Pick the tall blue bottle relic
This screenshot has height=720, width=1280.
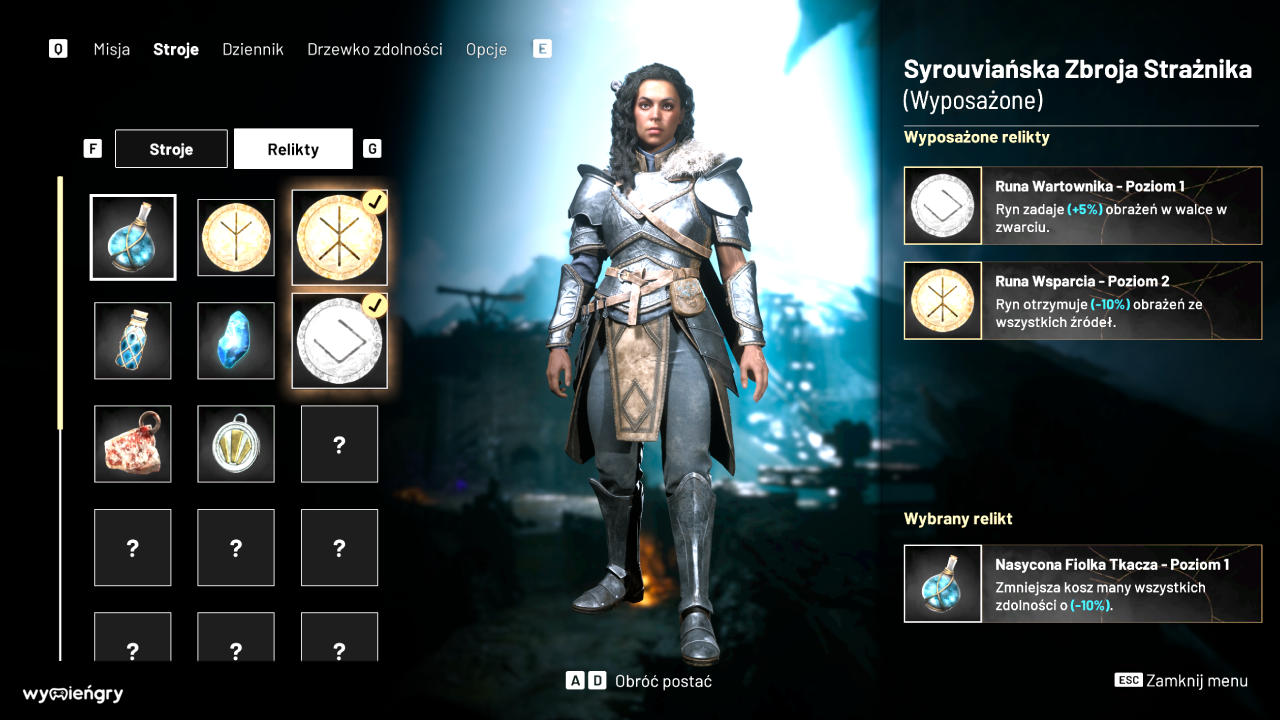pos(133,341)
